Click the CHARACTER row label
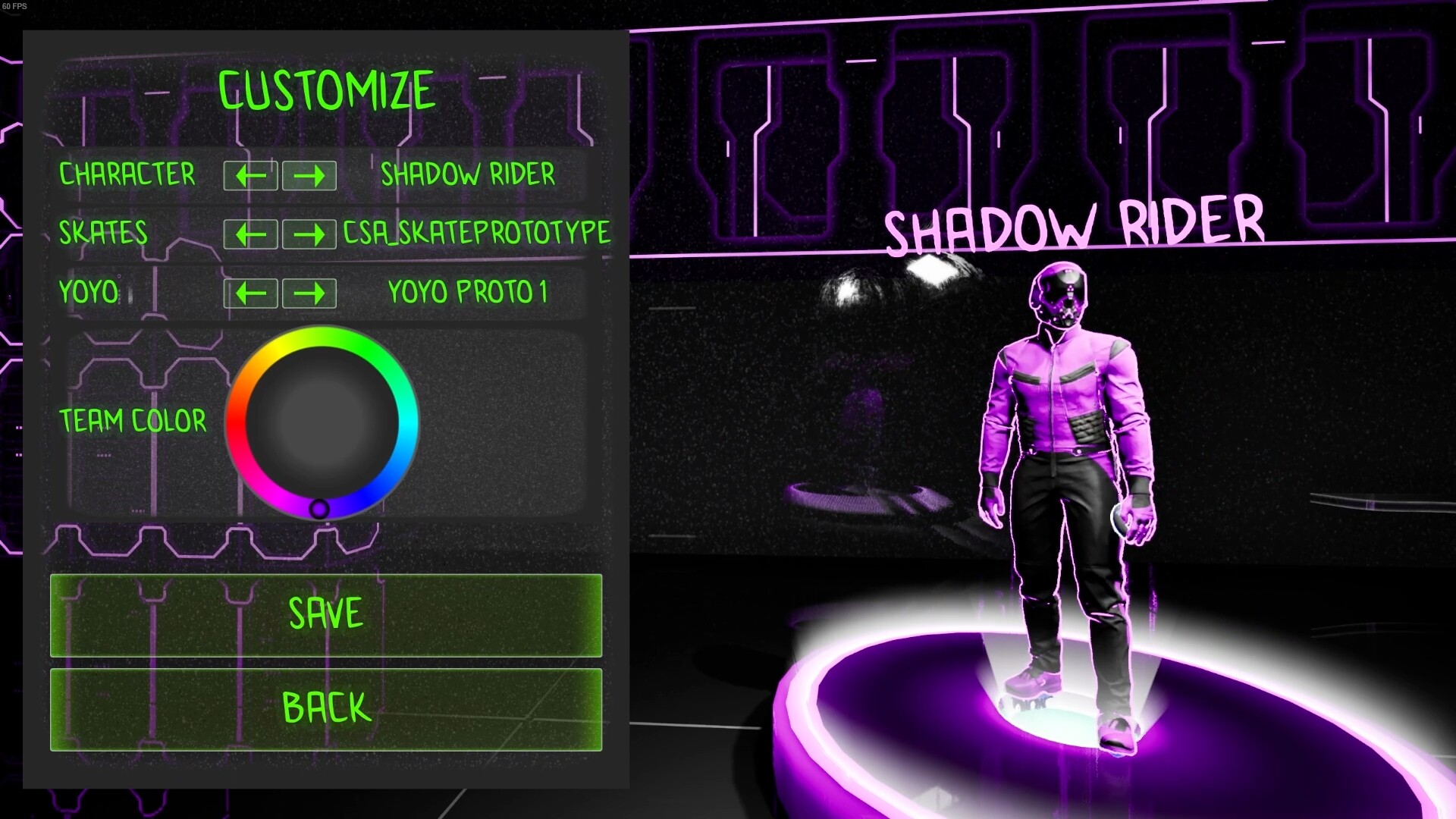The height and width of the screenshot is (819, 1456). click(x=127, y=175)
